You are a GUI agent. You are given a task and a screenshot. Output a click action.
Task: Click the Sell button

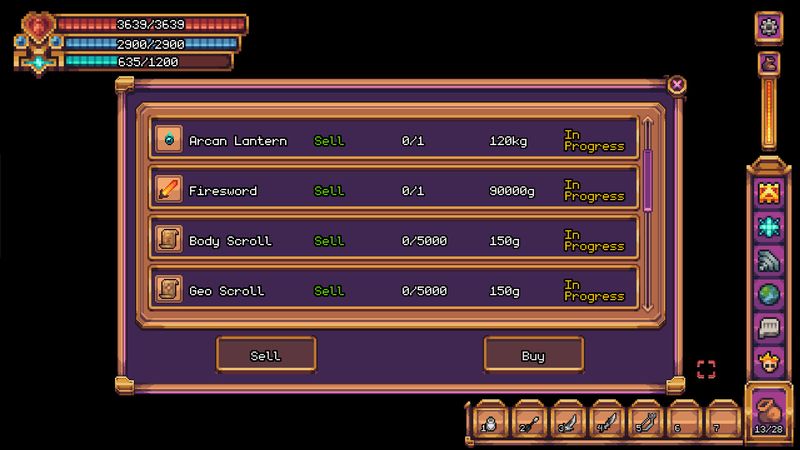266,355
